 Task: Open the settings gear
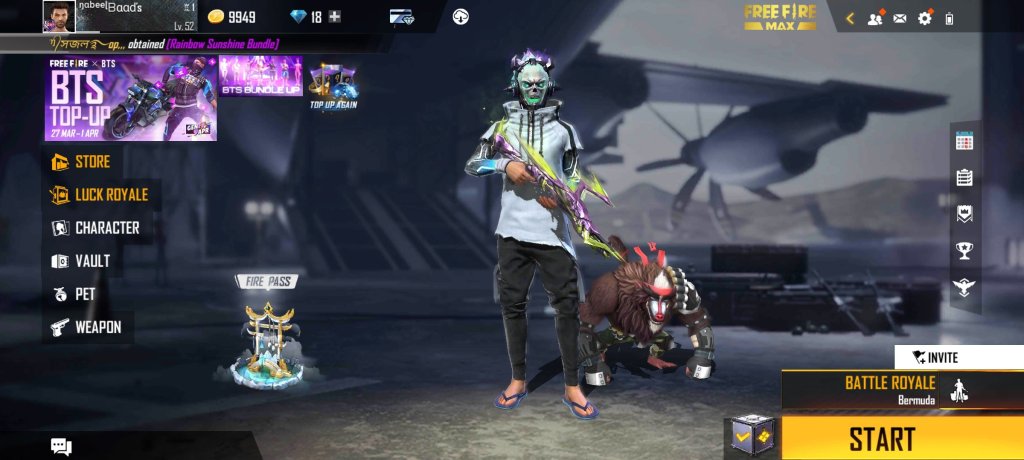(924, 18)
